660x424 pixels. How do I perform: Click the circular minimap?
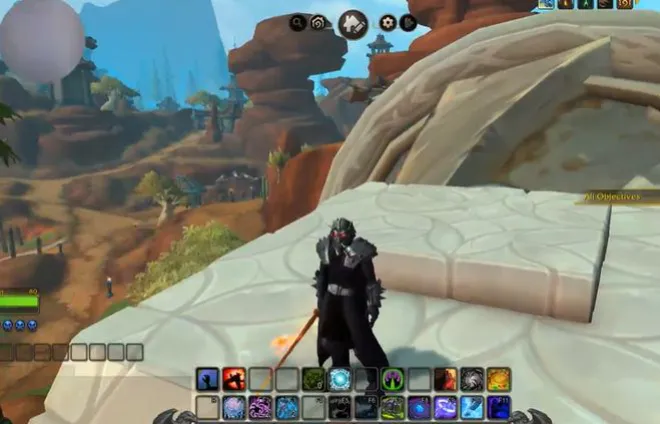pos(41,40)
